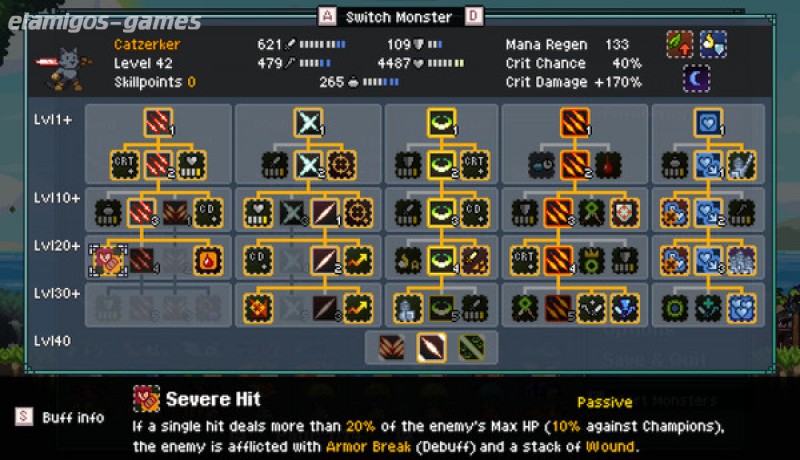Image resolution: width=800 pixels, height=460 pixels.
Task: Choose the blue orb with clock skill
Action: coord(542,165)
